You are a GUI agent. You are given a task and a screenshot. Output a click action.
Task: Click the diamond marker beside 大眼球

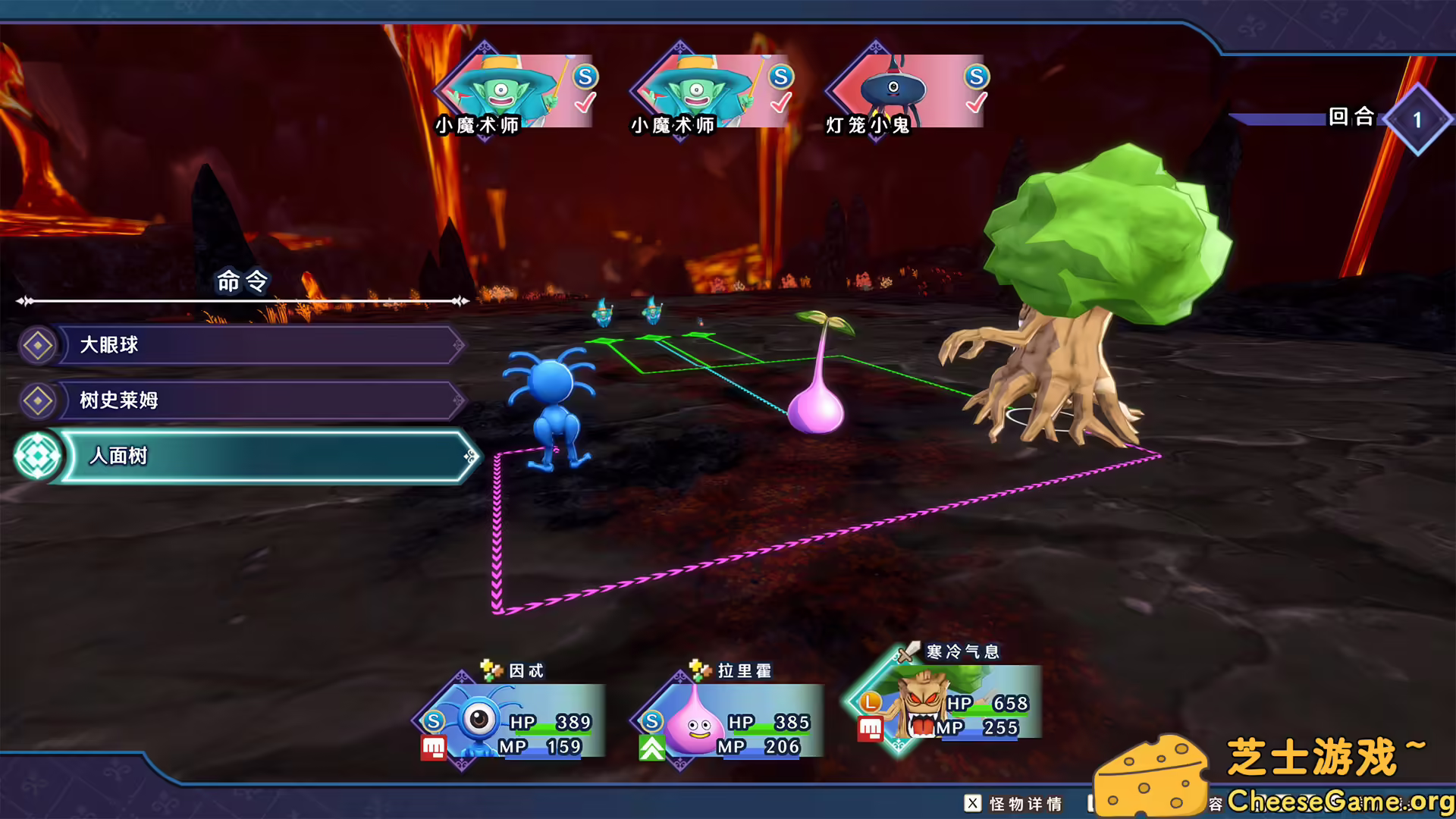pyautogui.click(x=39, y=344)
